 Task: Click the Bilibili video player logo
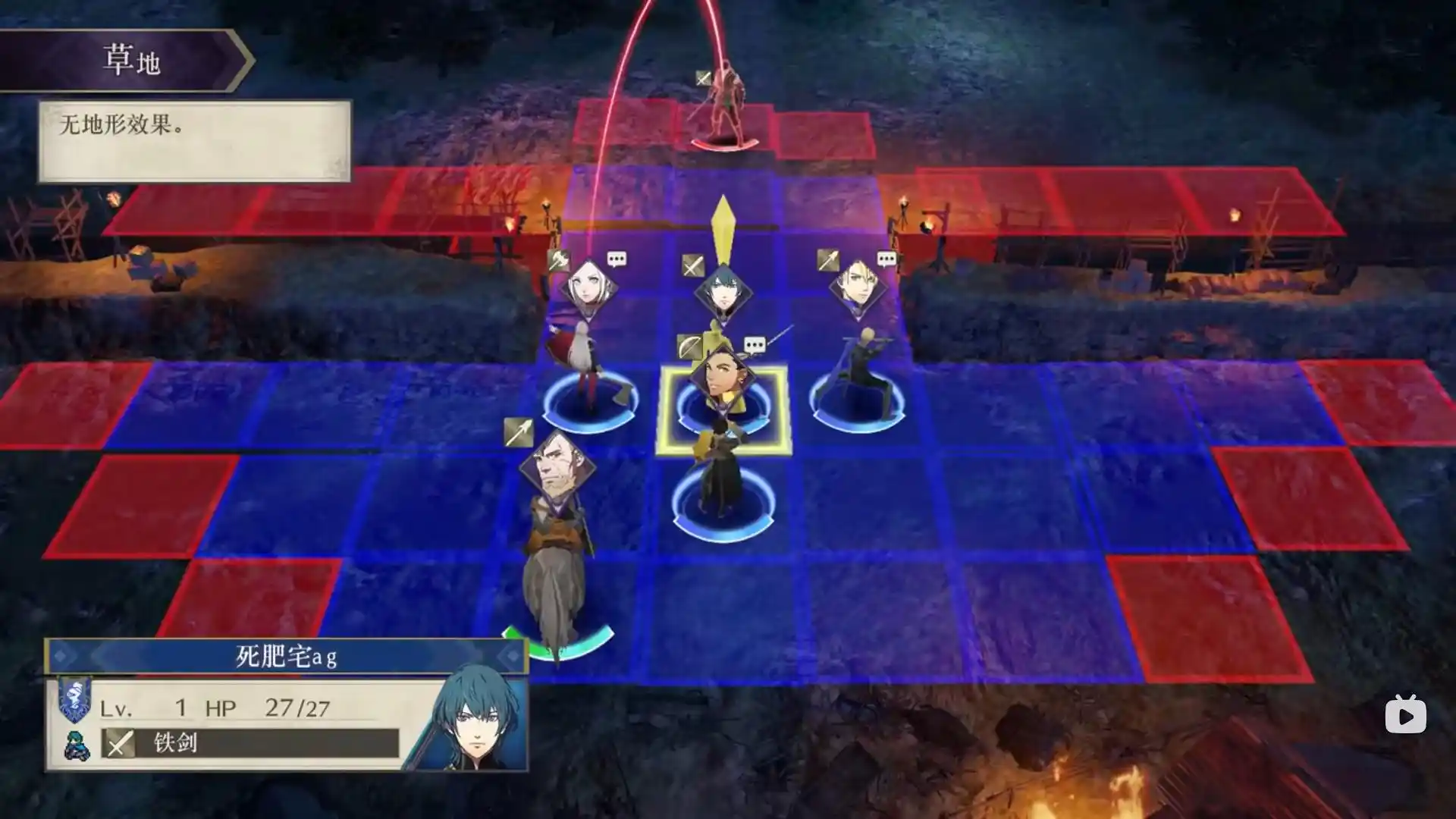(1405, 715)
